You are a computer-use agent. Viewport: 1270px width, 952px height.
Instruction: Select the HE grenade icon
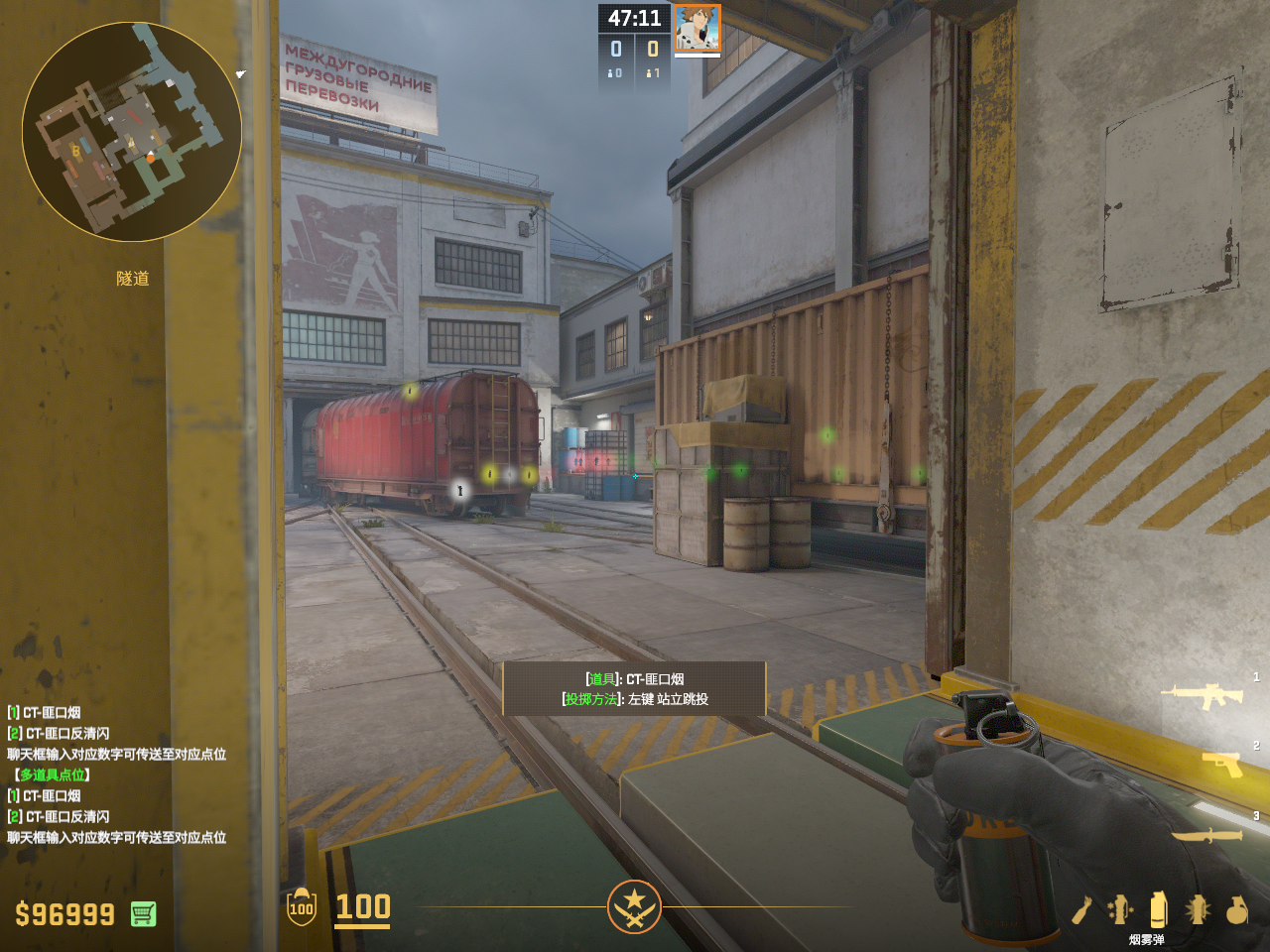click(1236, 909)
